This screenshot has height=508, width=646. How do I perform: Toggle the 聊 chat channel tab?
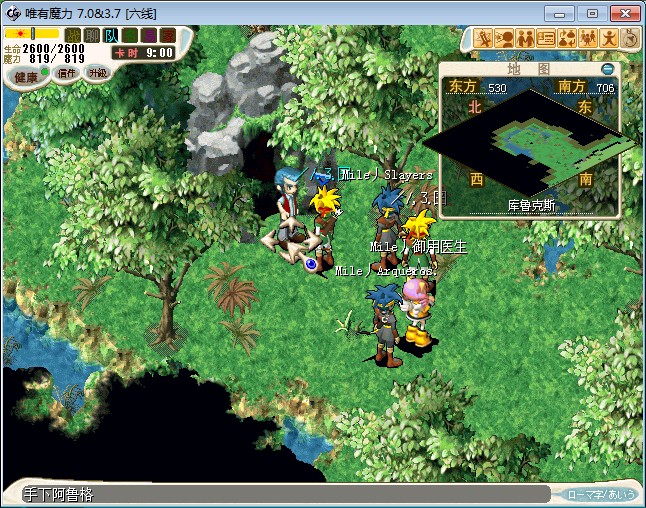point(92,35)
